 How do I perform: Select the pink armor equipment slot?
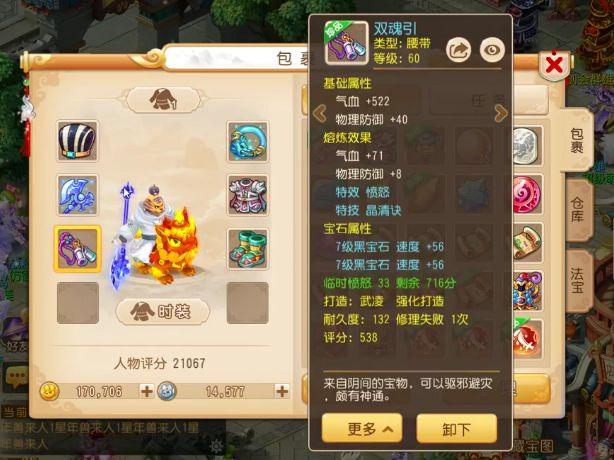tap(247, 195)
